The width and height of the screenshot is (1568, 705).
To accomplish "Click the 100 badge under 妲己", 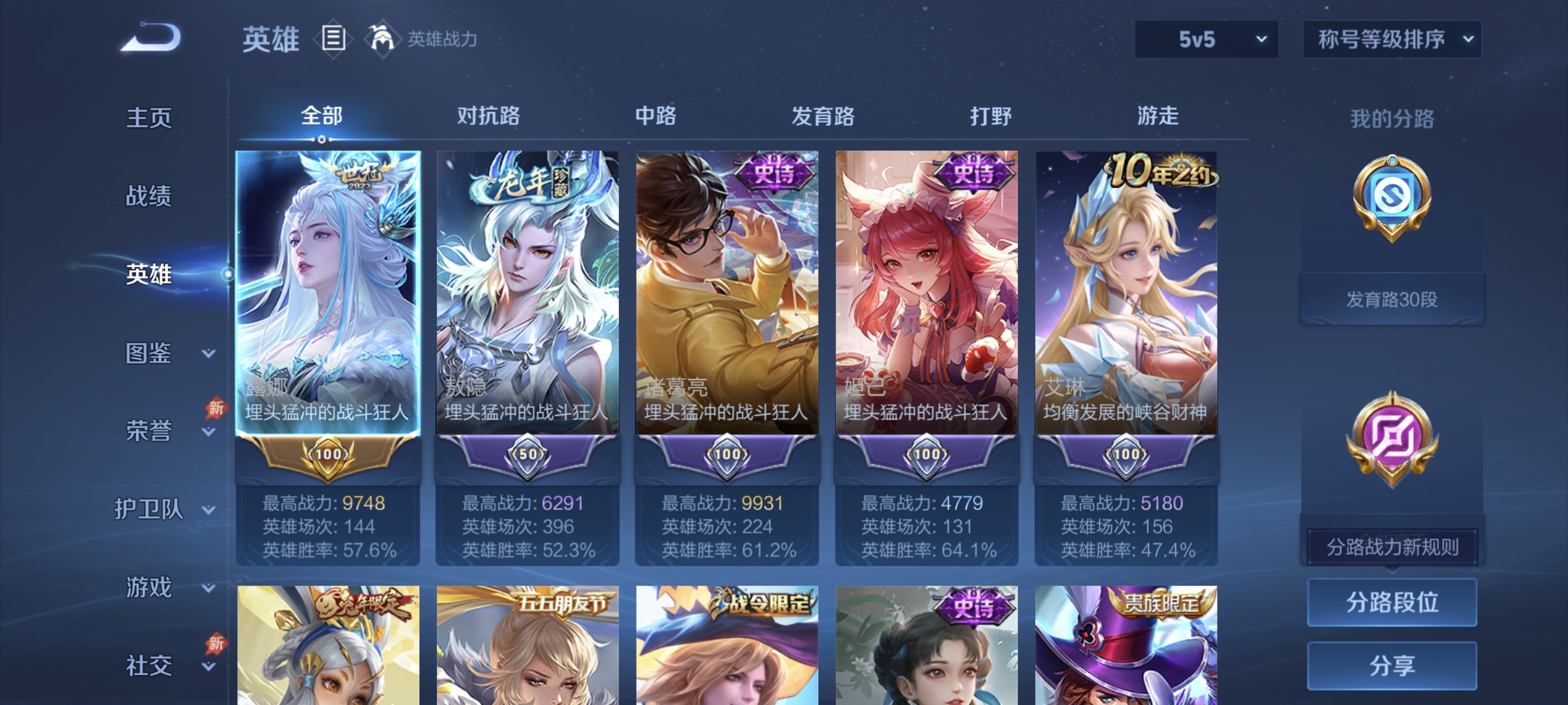I will (x=928, y=454).
